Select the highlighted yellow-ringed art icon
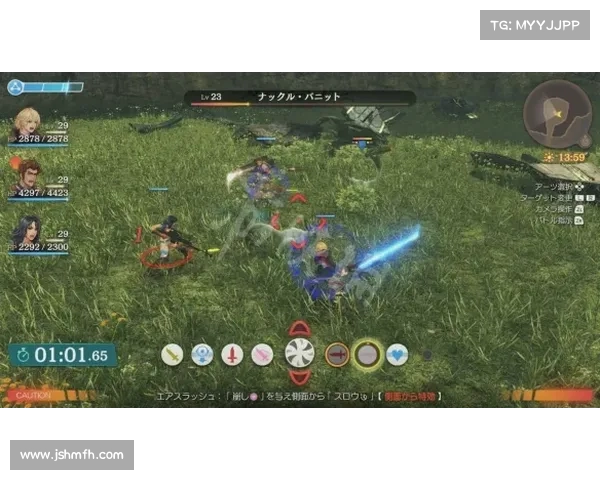This screenshot has width=600, height=480. 368,354
